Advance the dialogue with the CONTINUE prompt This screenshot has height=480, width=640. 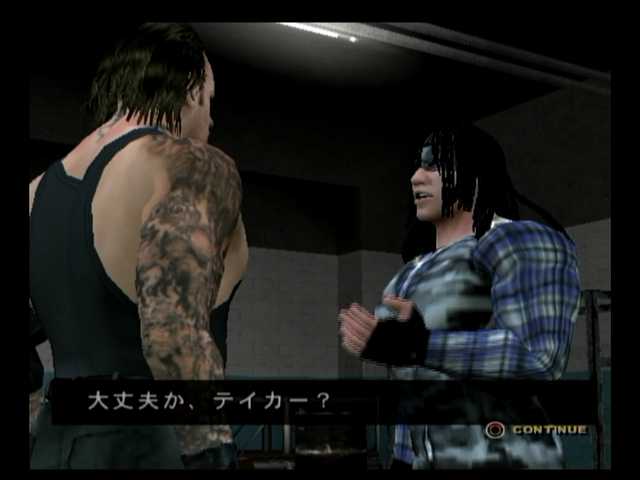537,429
